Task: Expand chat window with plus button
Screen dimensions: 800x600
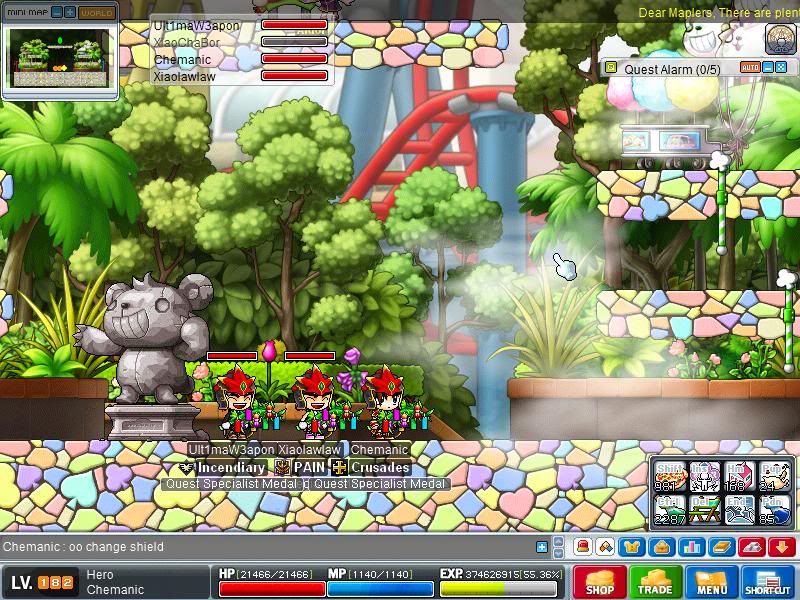Action: (x=542, y=547)
